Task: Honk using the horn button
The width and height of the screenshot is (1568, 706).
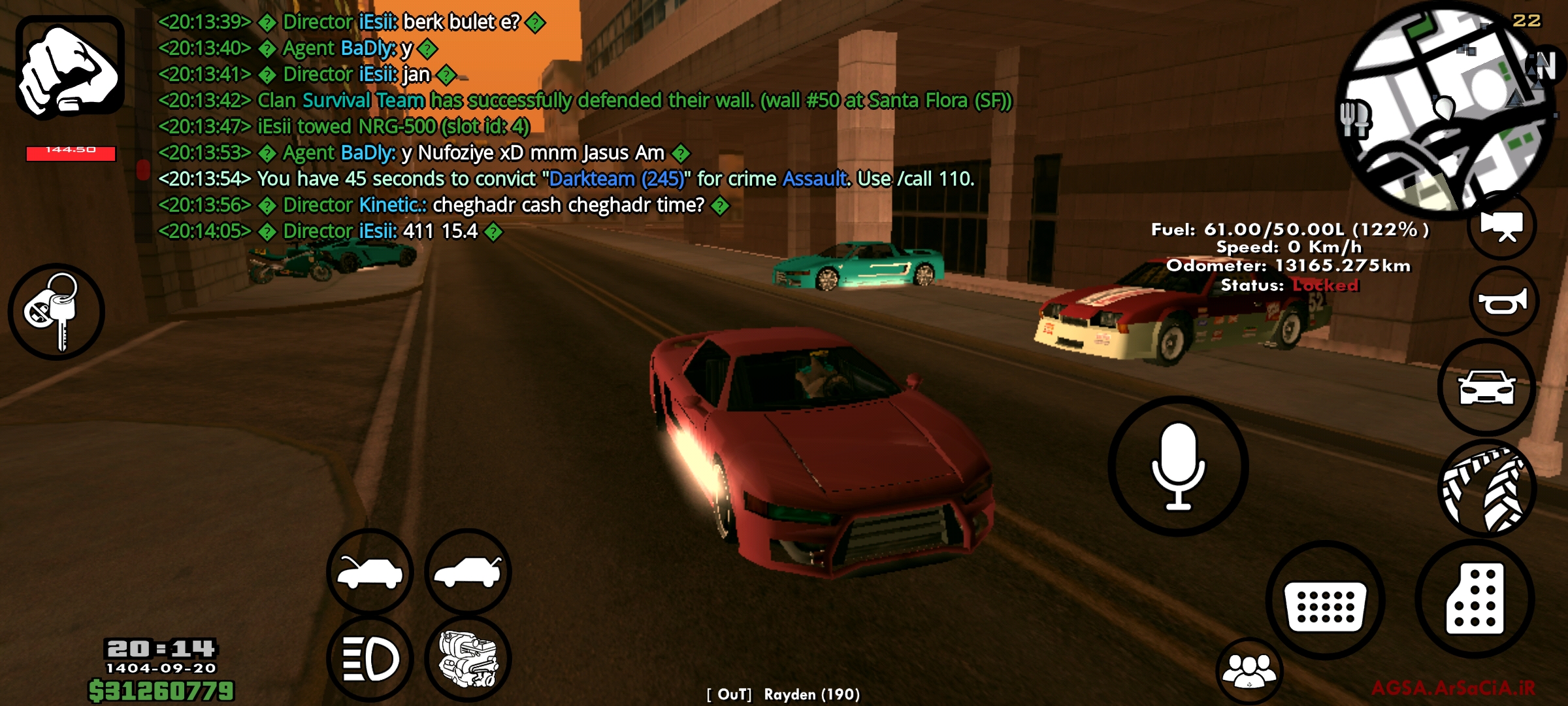Action: point(1503,301)
